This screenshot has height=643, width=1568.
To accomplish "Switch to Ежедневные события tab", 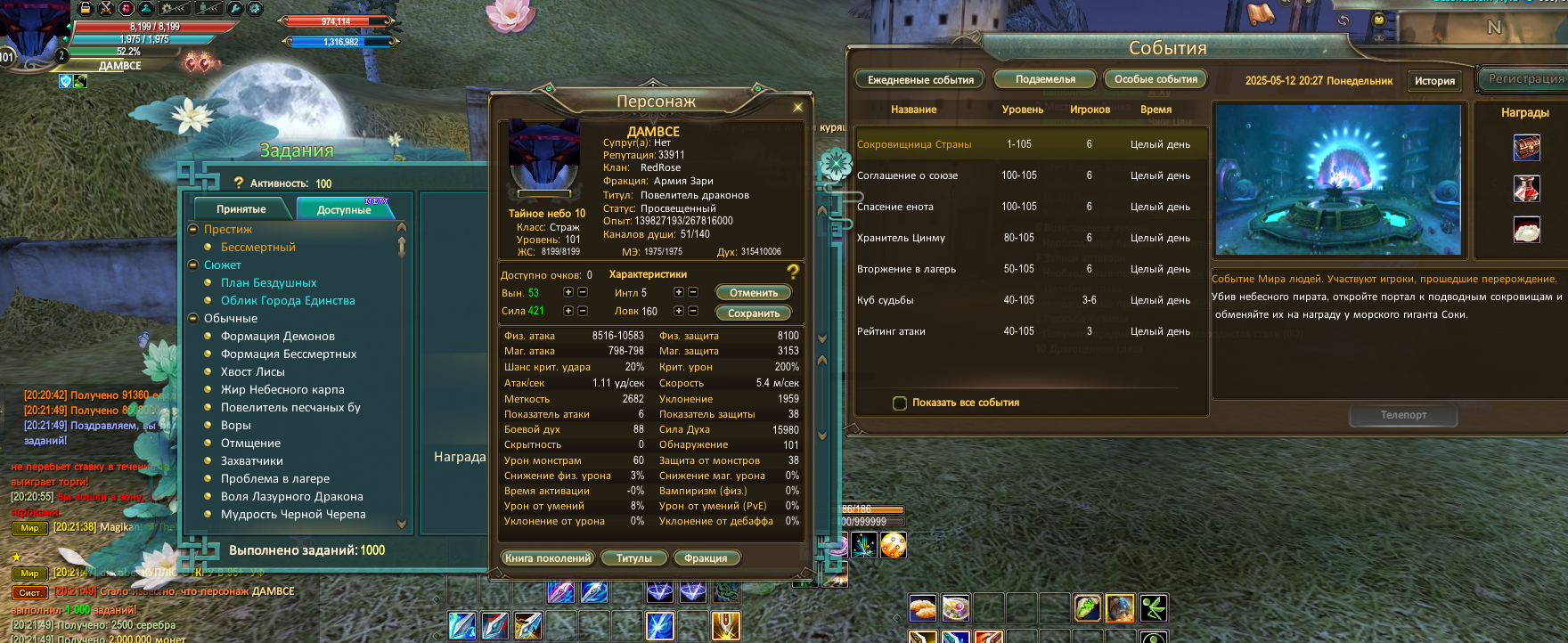I will (x=920, y=80).
